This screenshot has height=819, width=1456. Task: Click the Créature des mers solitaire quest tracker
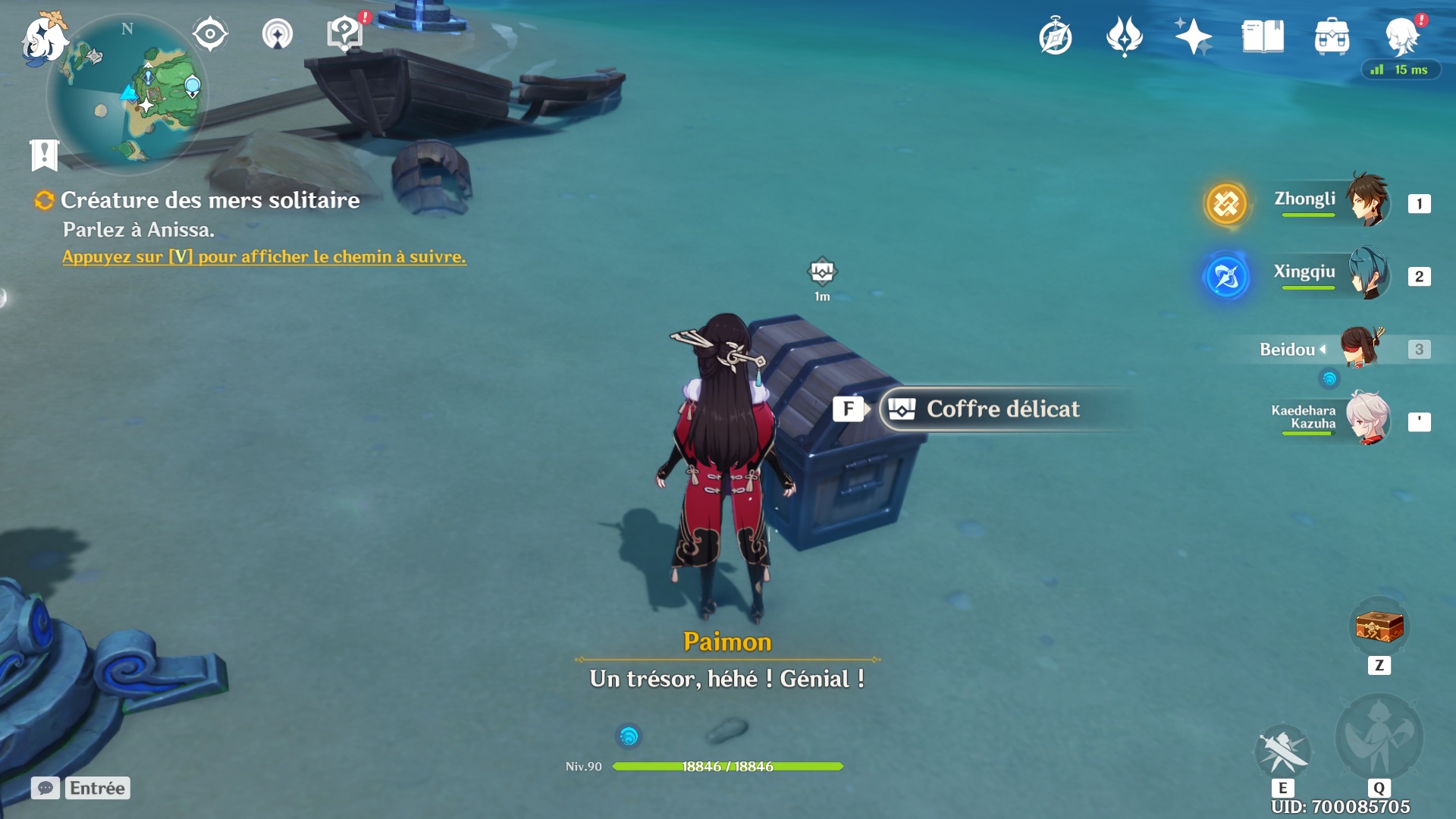[x=209, y=200]
